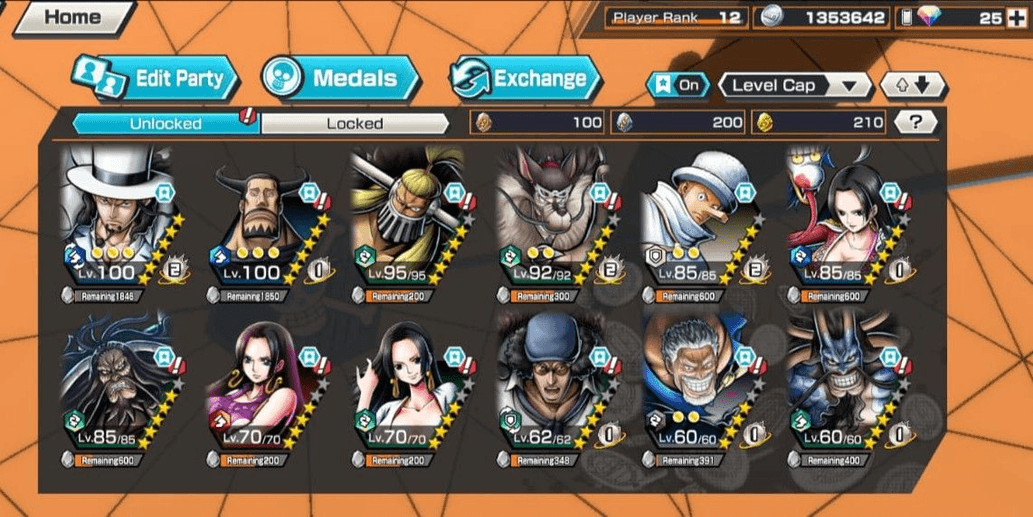Add rainbow diamonds with the plus button
Screen dimensions: 1033x517
1018,17
